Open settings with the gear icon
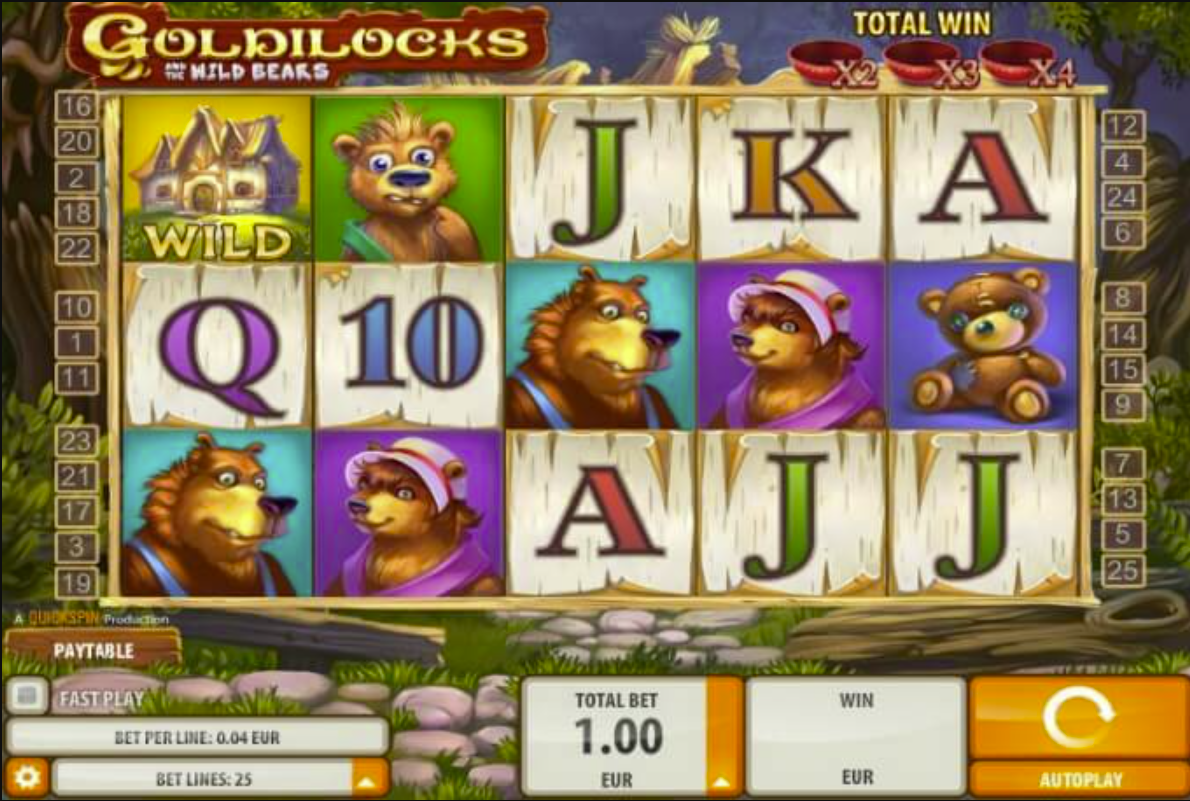Viewport: 1190px width, 801px height. [x=26, y=778]
